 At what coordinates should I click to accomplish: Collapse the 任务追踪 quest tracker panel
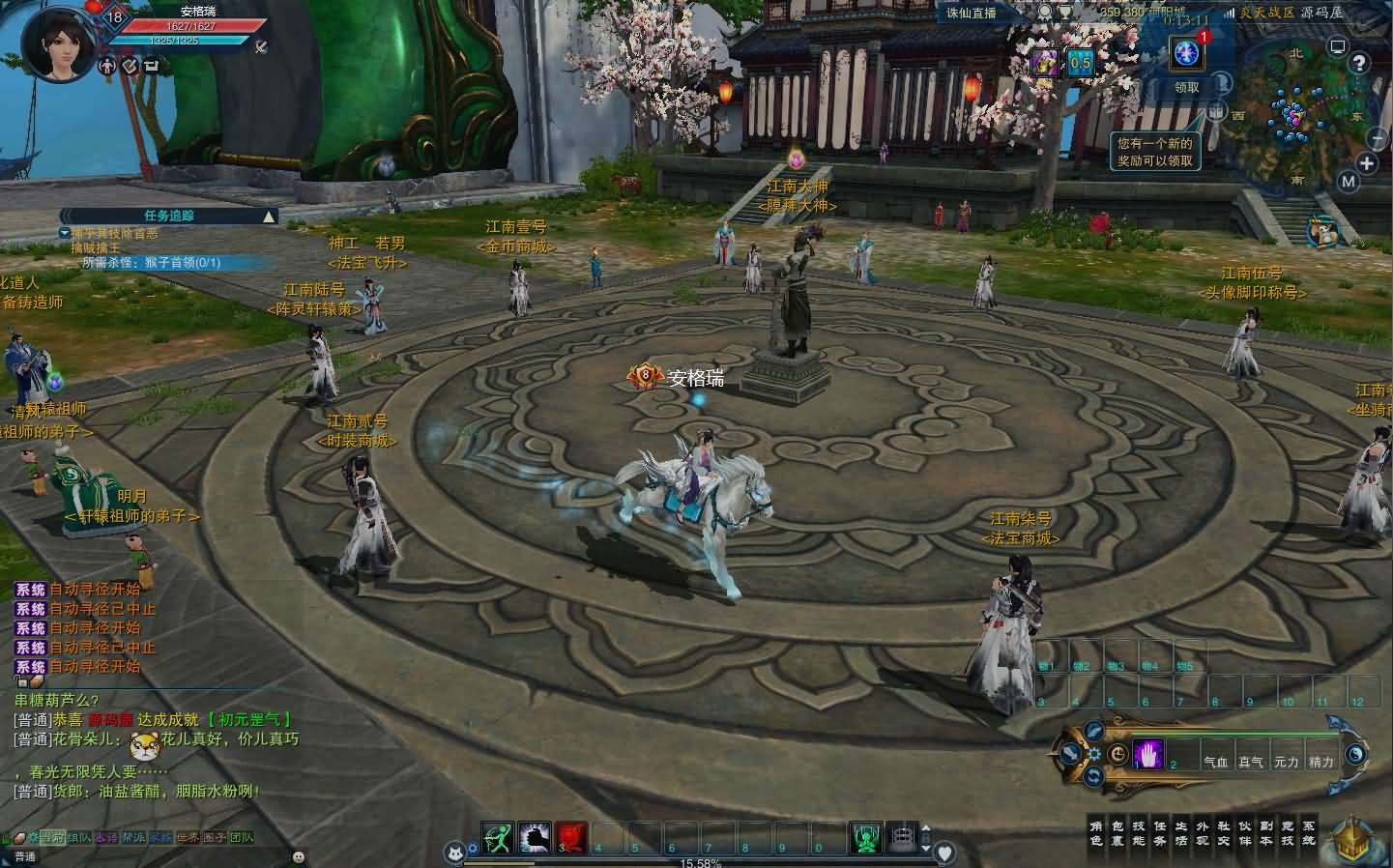click(x=268, y=216)
